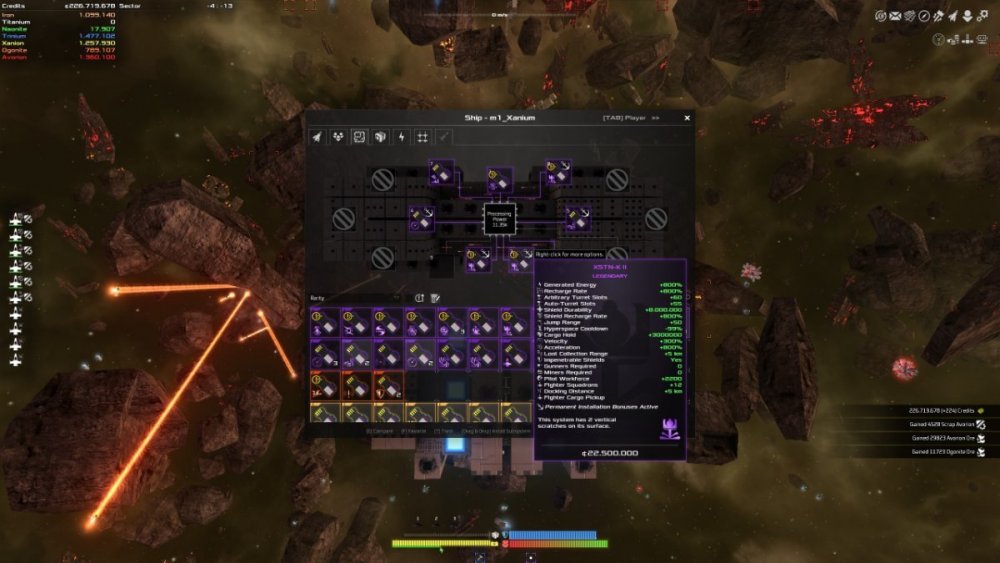The height and width of the screenshot is (563, 1000).
Task: Open the lightning bolt energy tab
Action: pos(401,137)
